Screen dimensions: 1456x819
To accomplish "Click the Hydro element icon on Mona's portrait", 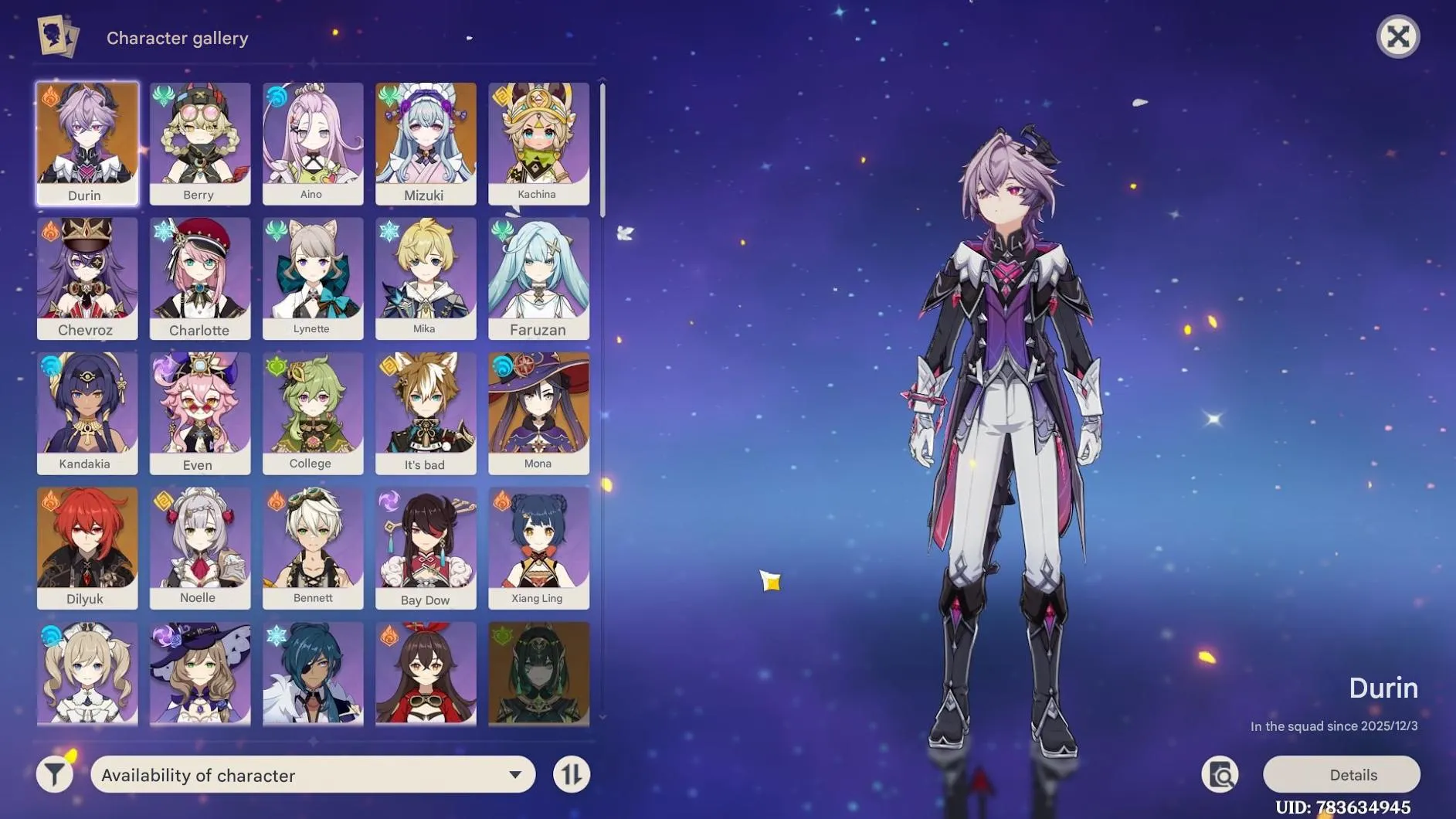I will [504, 364].
